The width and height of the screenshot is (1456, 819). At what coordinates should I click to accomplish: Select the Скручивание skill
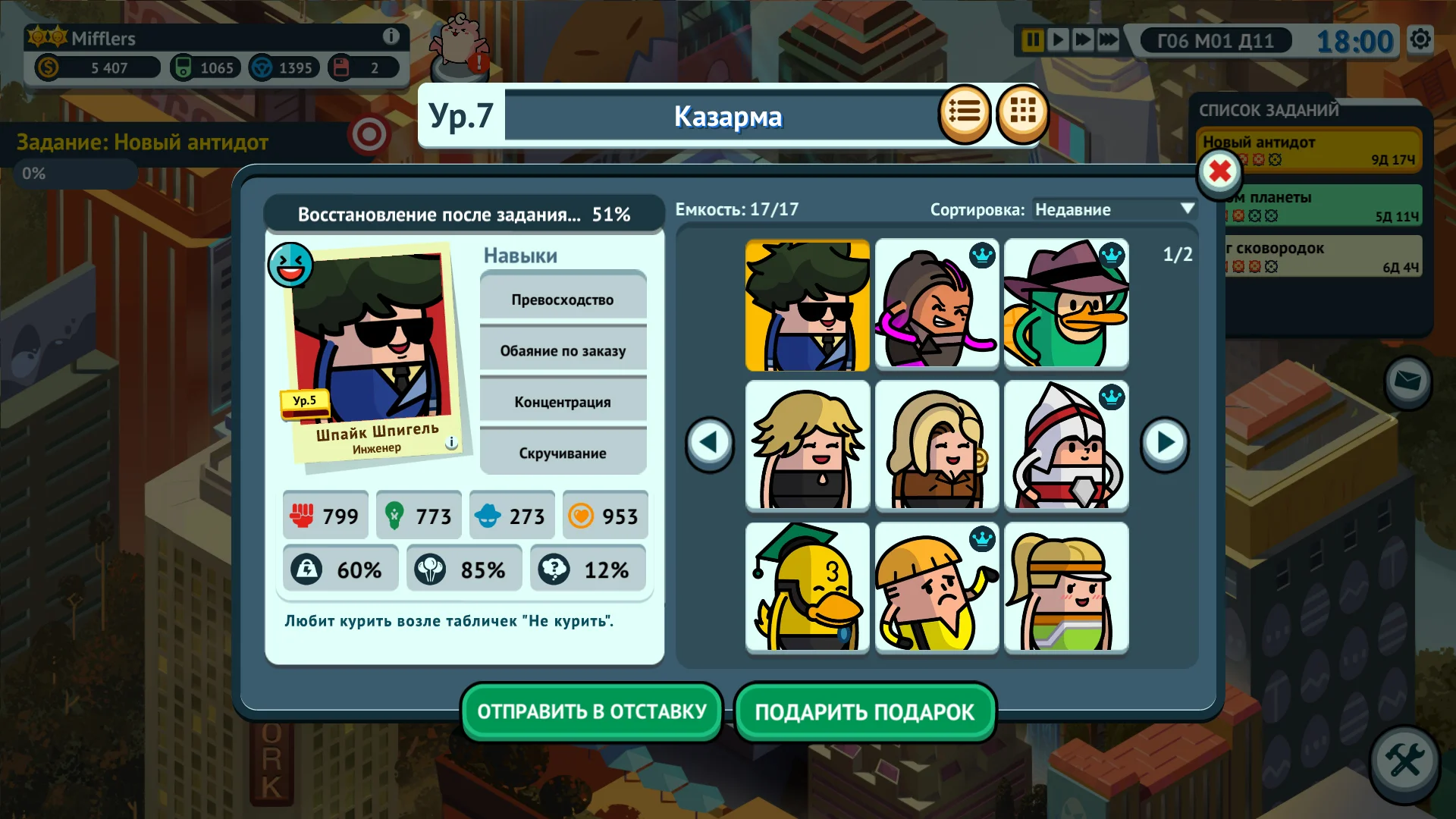[563, 453]
